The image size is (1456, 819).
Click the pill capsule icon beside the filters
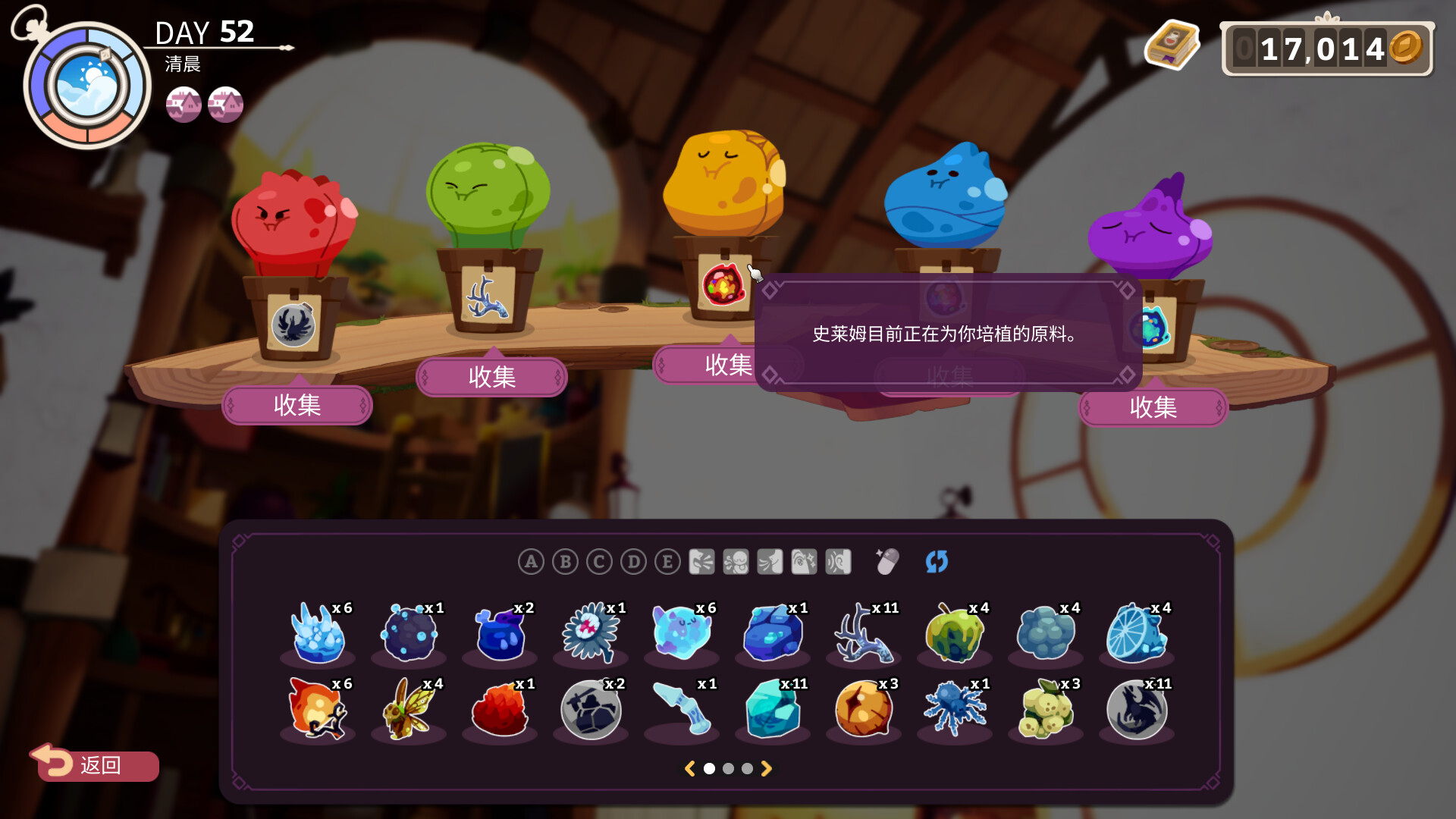[x=886, y=562]
